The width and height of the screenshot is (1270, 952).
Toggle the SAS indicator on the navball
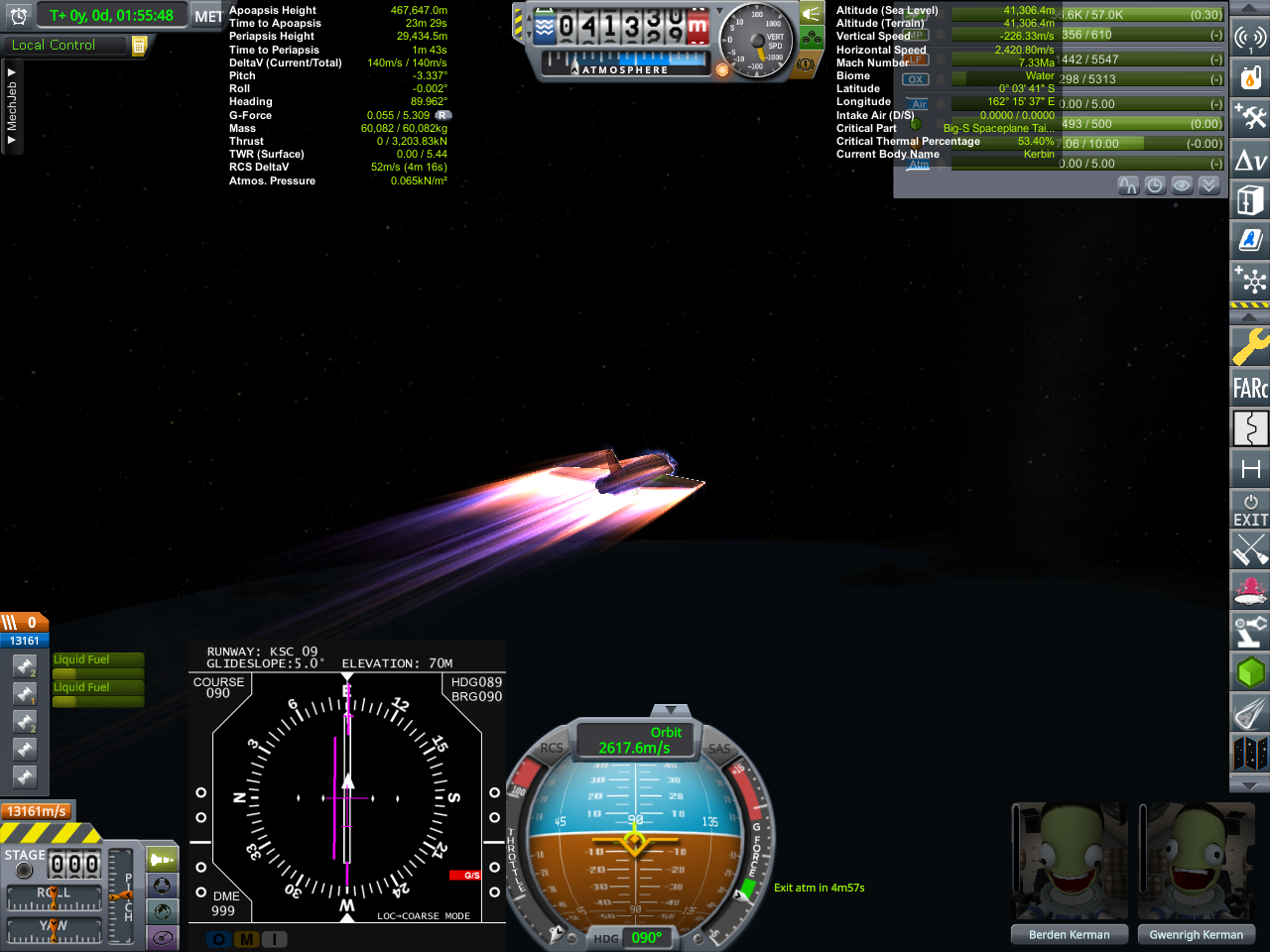coord(719,749)
